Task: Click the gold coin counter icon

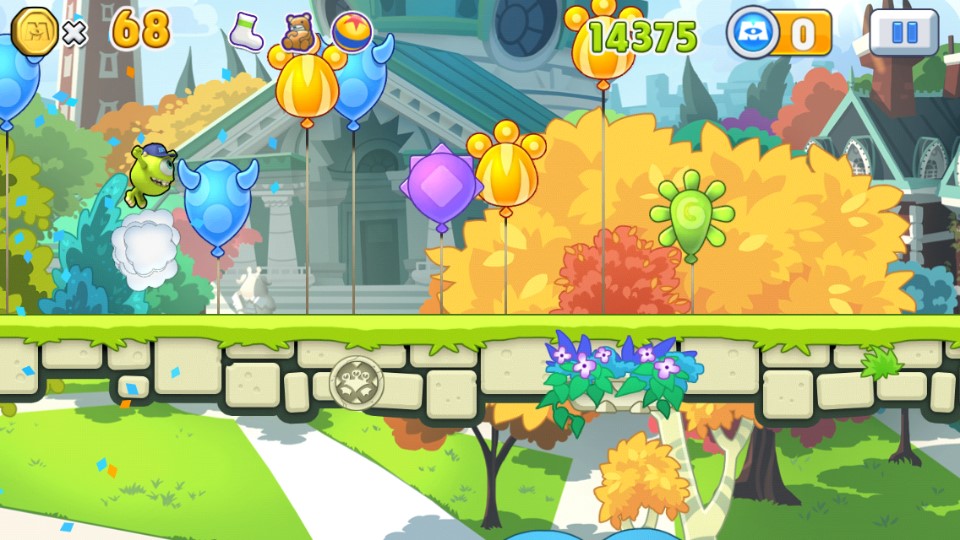Action: click(34, 33)
